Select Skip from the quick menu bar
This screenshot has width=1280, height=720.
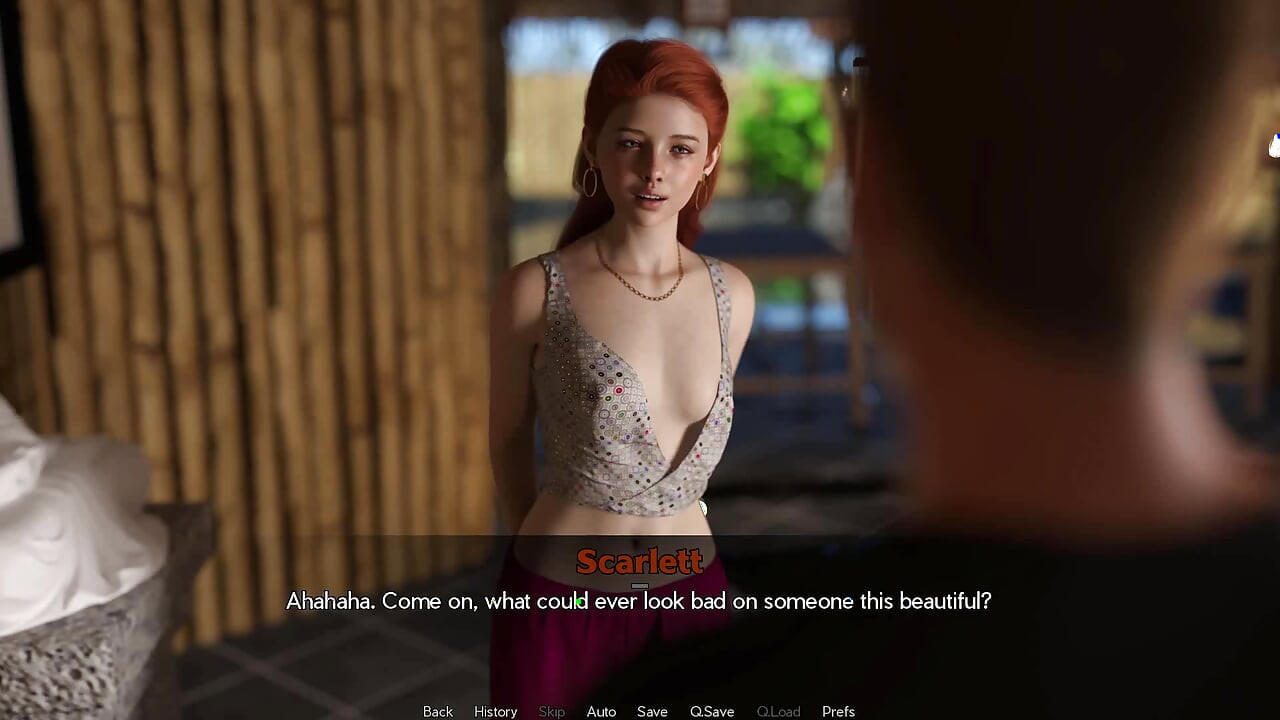(551, 711)
